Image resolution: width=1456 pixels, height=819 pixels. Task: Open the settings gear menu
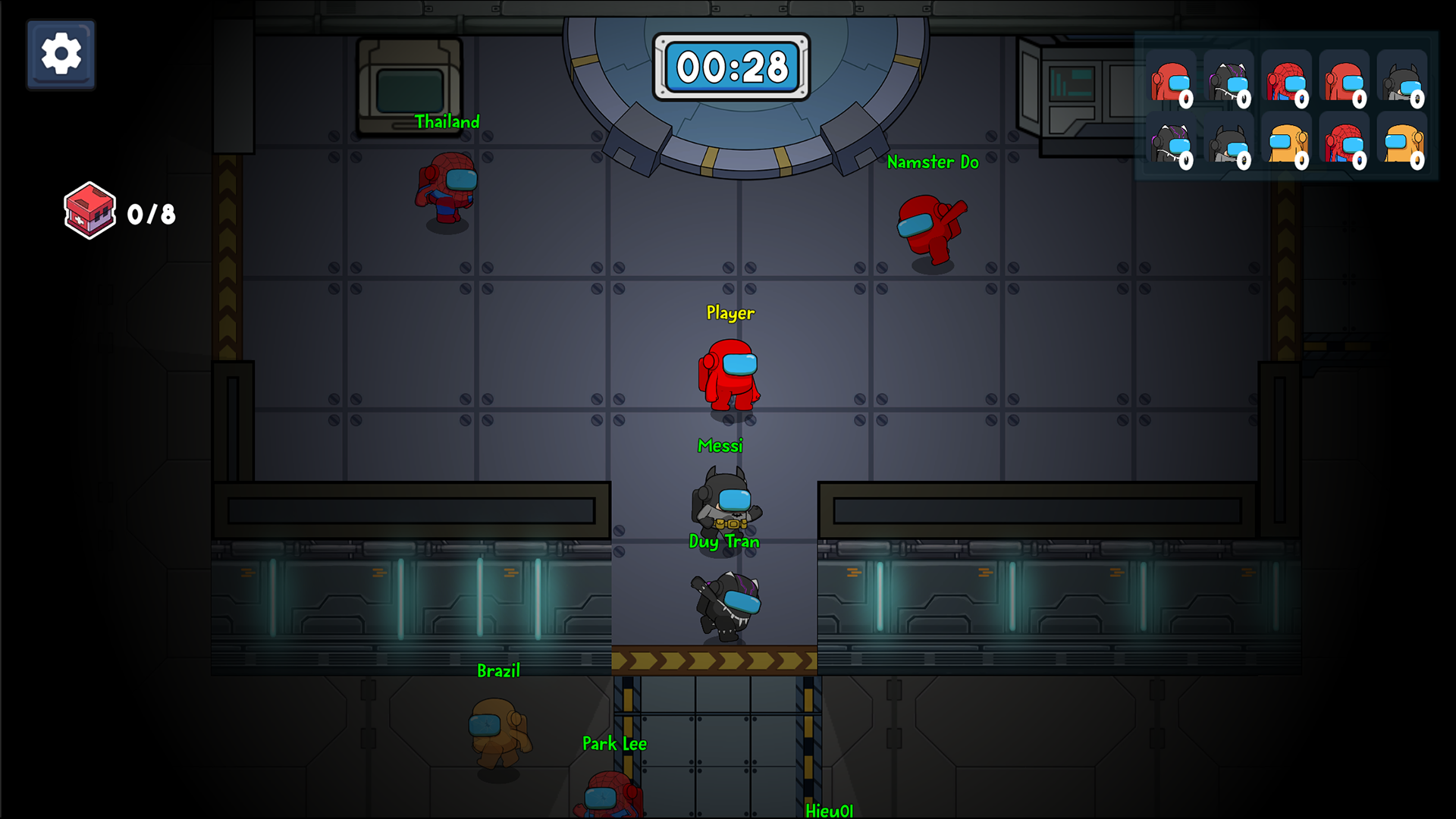pos(61,55)
